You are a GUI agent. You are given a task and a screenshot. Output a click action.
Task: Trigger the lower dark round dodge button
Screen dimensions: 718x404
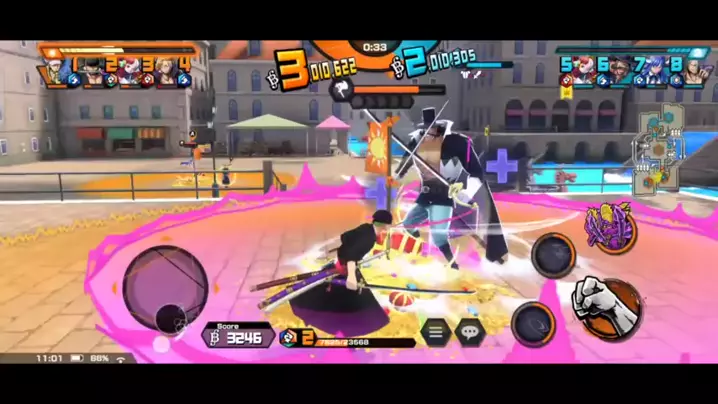coord(533,323)
